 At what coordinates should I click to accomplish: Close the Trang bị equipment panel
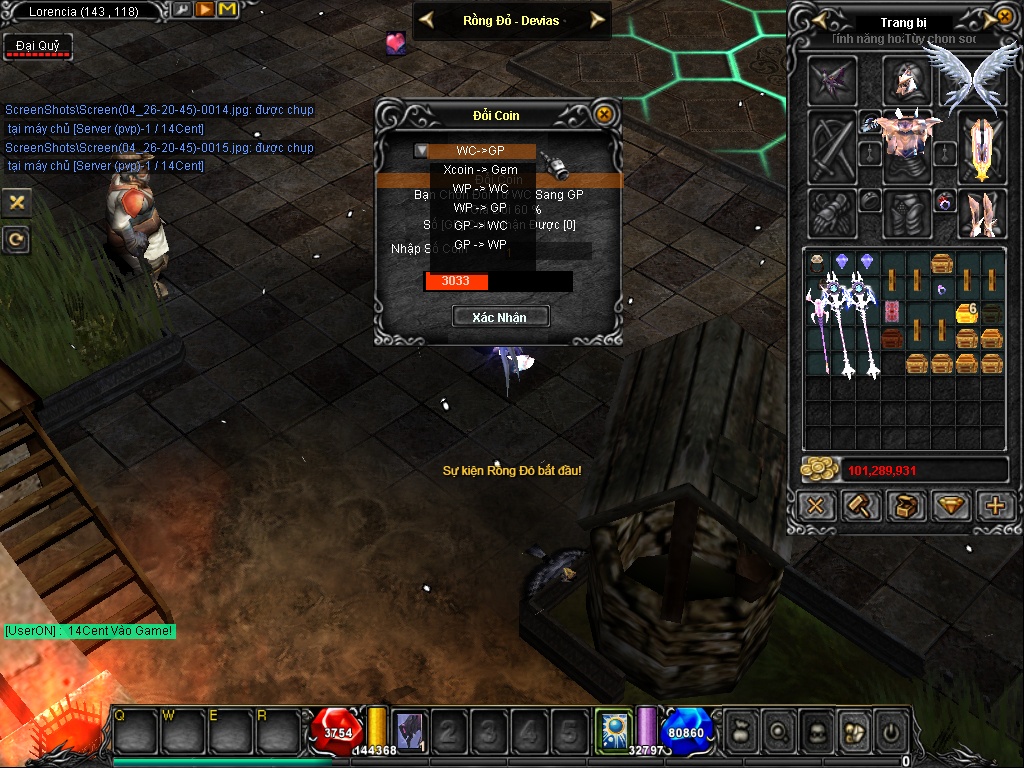tap(1004, 17)
